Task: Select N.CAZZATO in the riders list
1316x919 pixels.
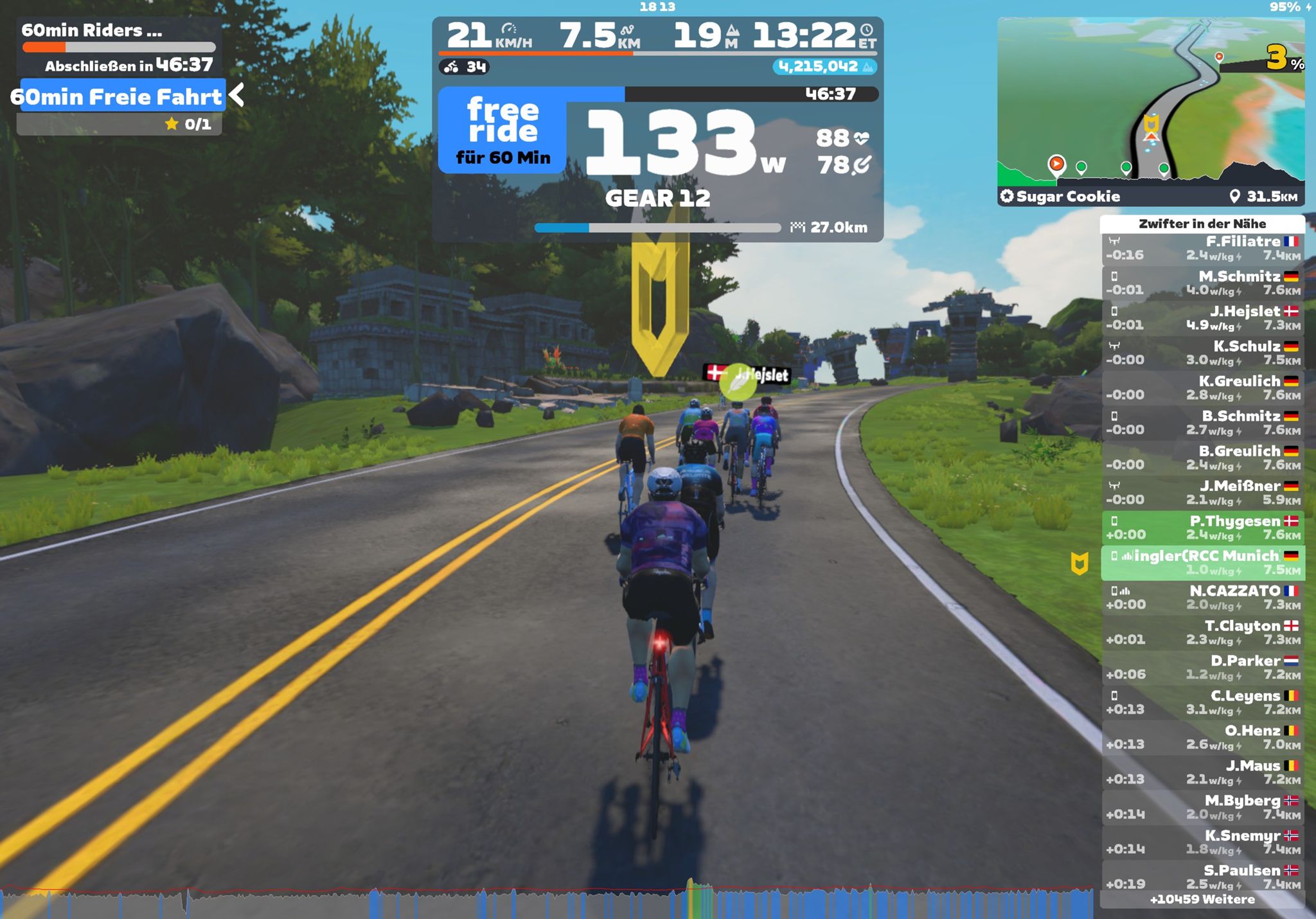Action: click(x=1202, y=597)
